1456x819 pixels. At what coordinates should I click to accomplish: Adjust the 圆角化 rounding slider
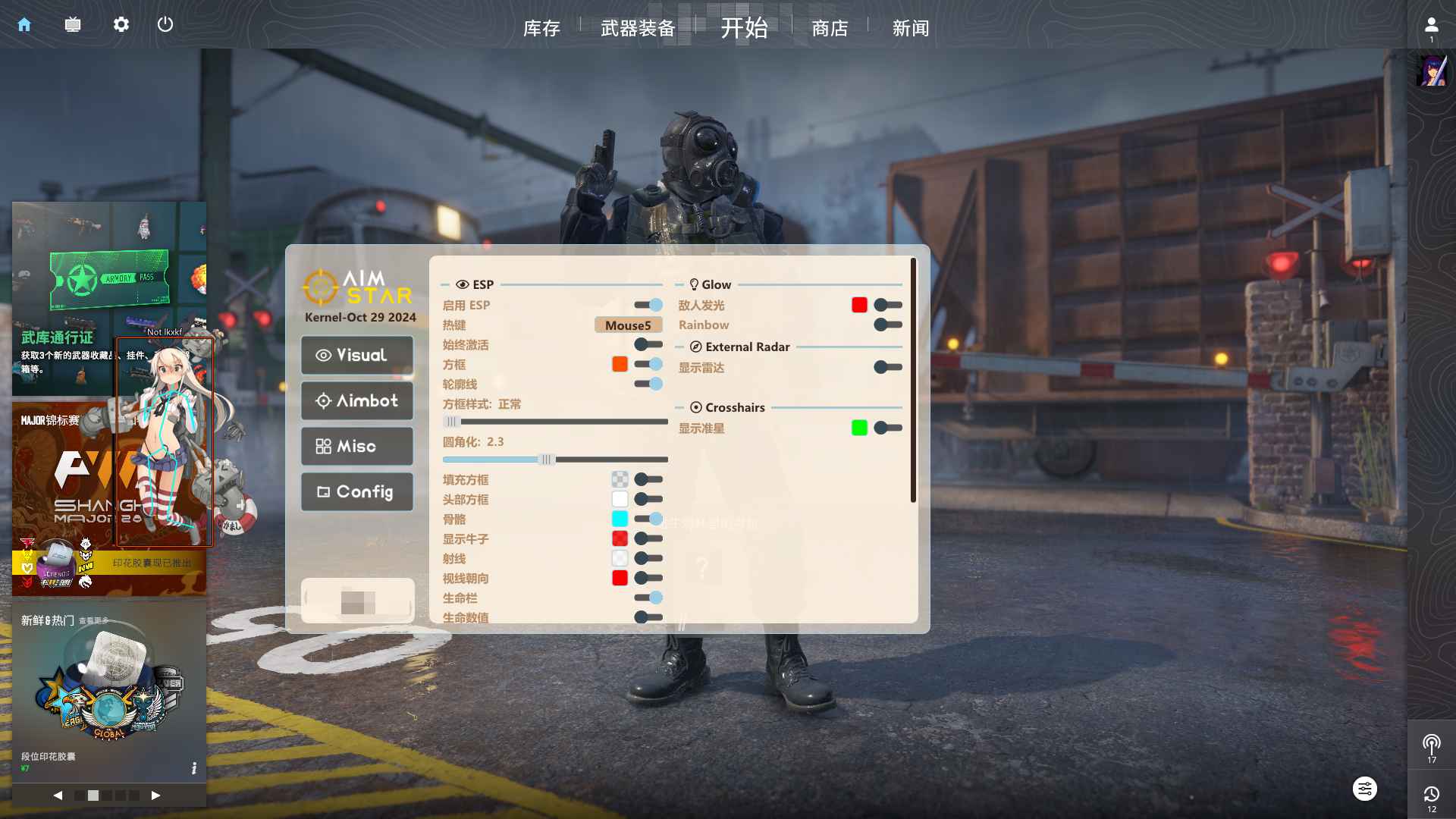coord(547,459)
